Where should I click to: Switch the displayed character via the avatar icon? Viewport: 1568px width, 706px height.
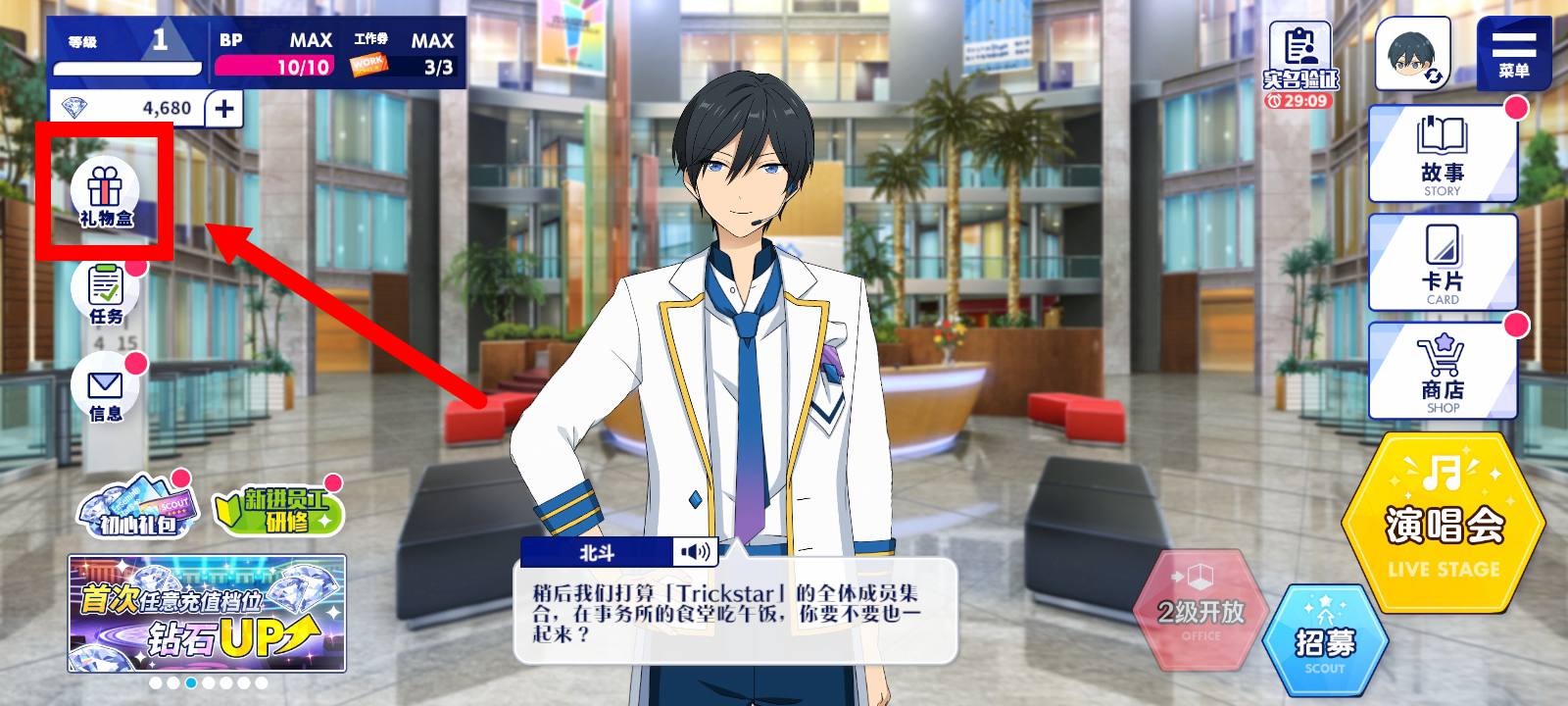(x=1412, y=54)
